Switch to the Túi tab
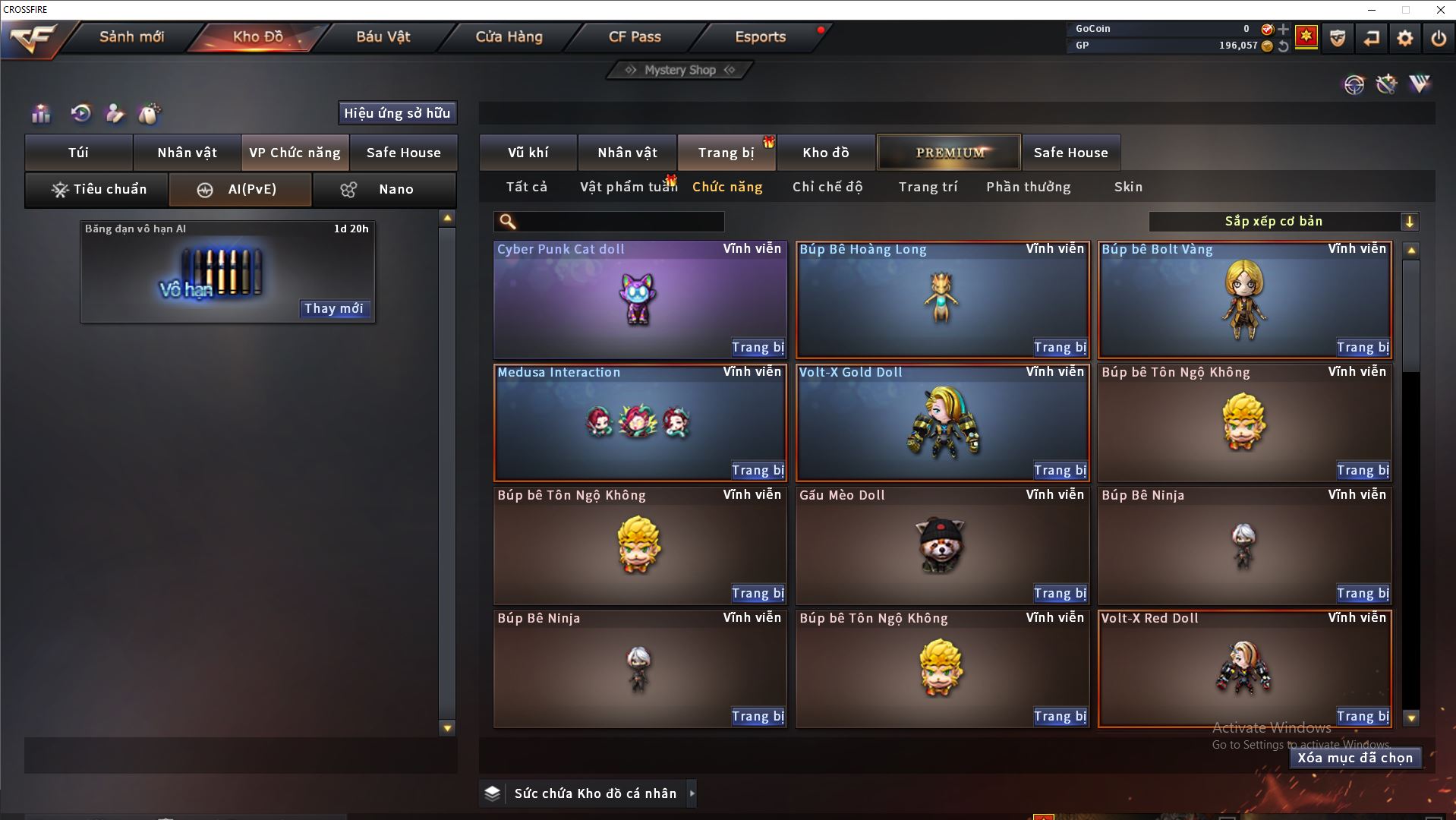The image size is (1456, 820). coord(79,153)
